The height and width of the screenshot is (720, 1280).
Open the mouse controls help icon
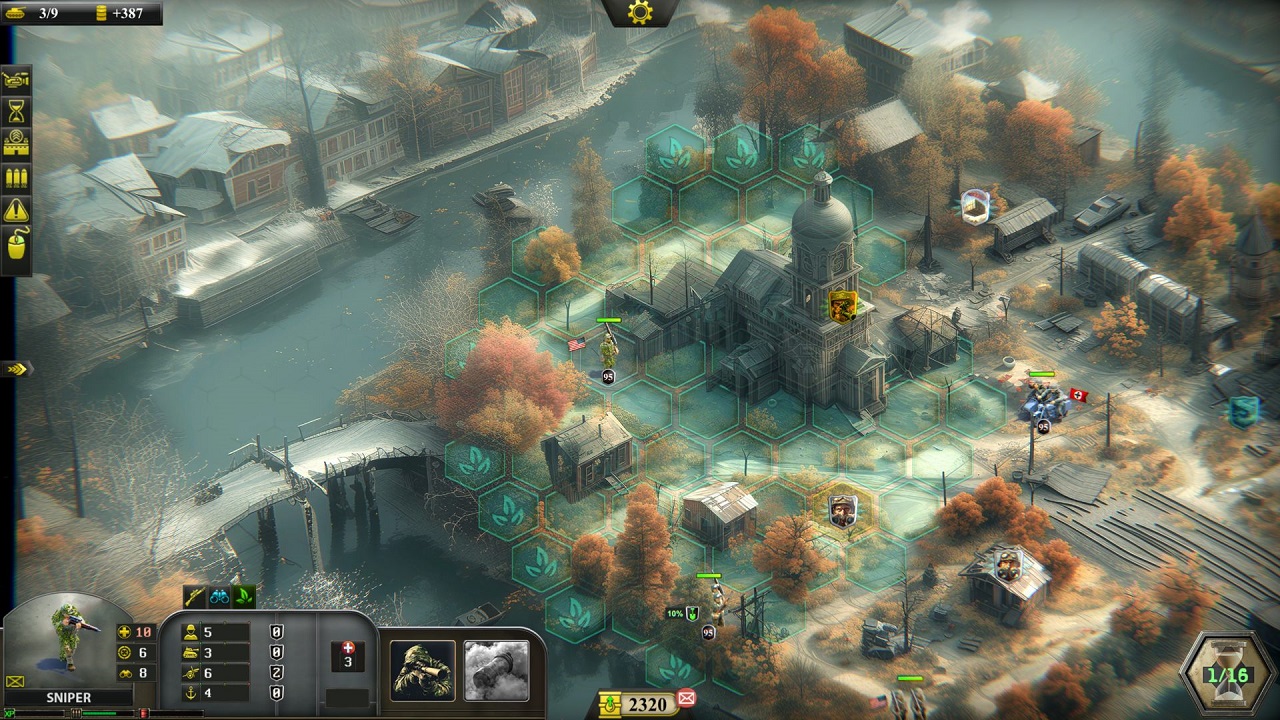17,245
